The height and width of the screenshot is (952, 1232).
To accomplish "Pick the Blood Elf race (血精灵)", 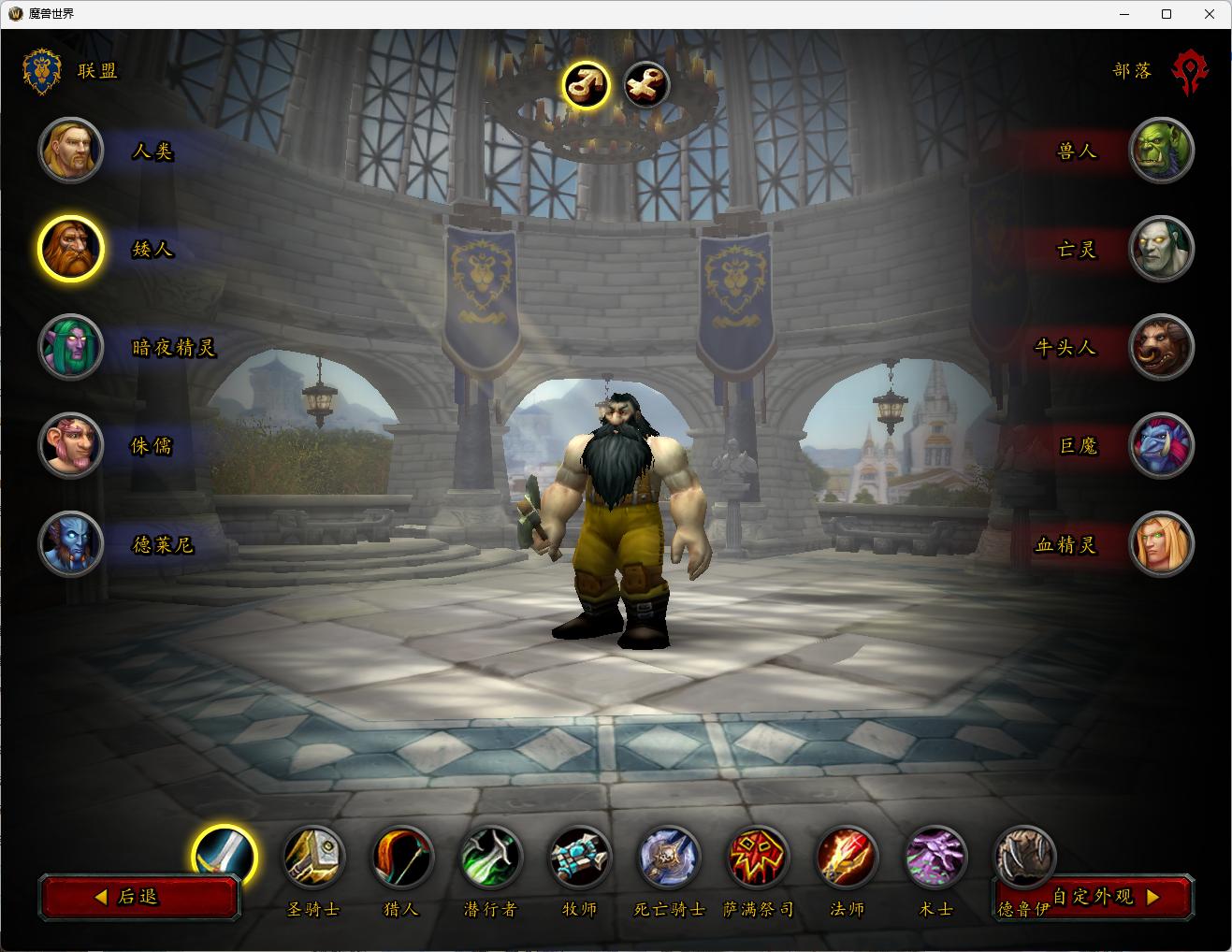I will click(x=1162, y=544).
